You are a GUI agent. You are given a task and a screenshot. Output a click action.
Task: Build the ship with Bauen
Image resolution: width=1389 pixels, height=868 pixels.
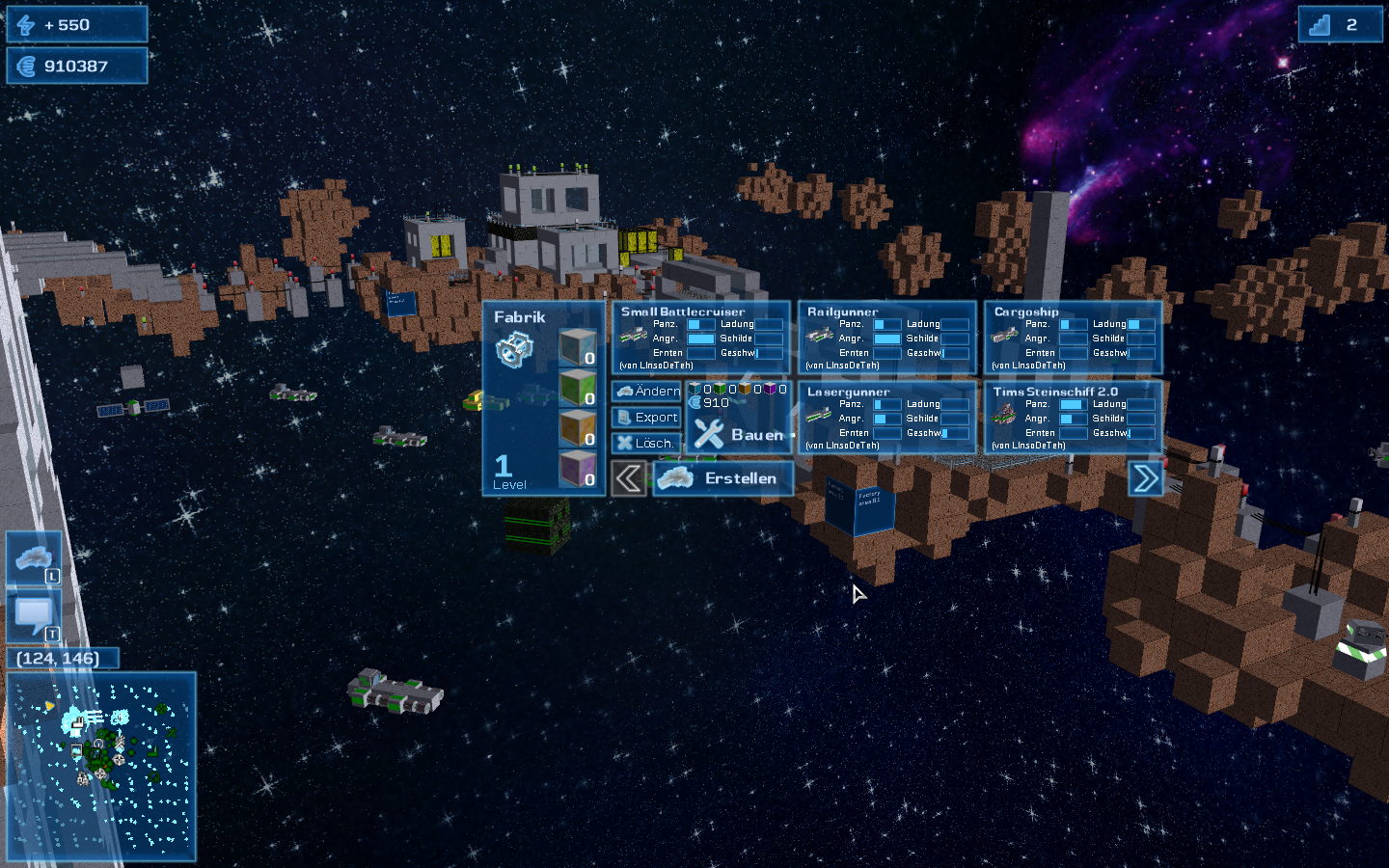click(739, 435)
